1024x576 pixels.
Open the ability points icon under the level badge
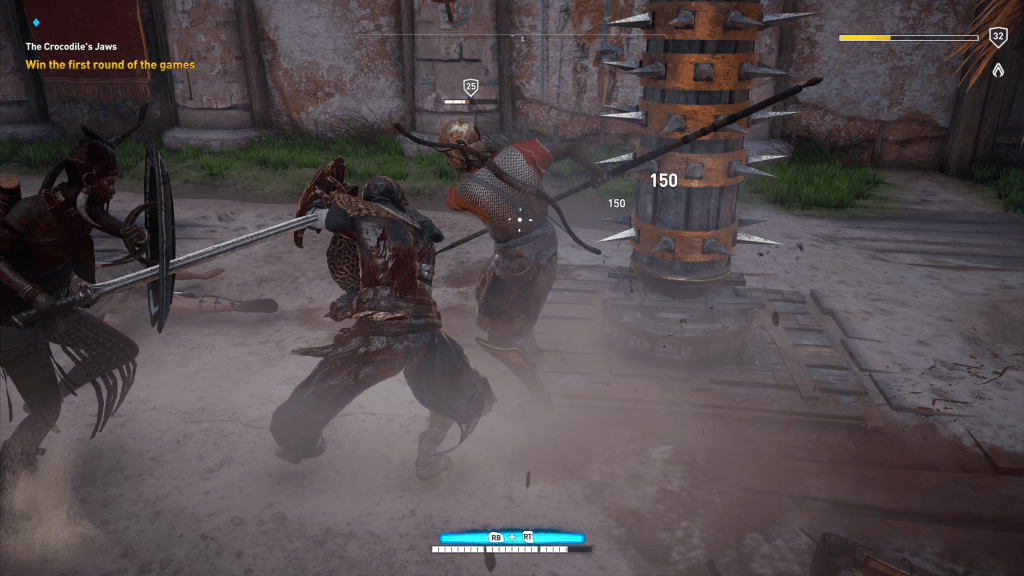click(997, 70)
